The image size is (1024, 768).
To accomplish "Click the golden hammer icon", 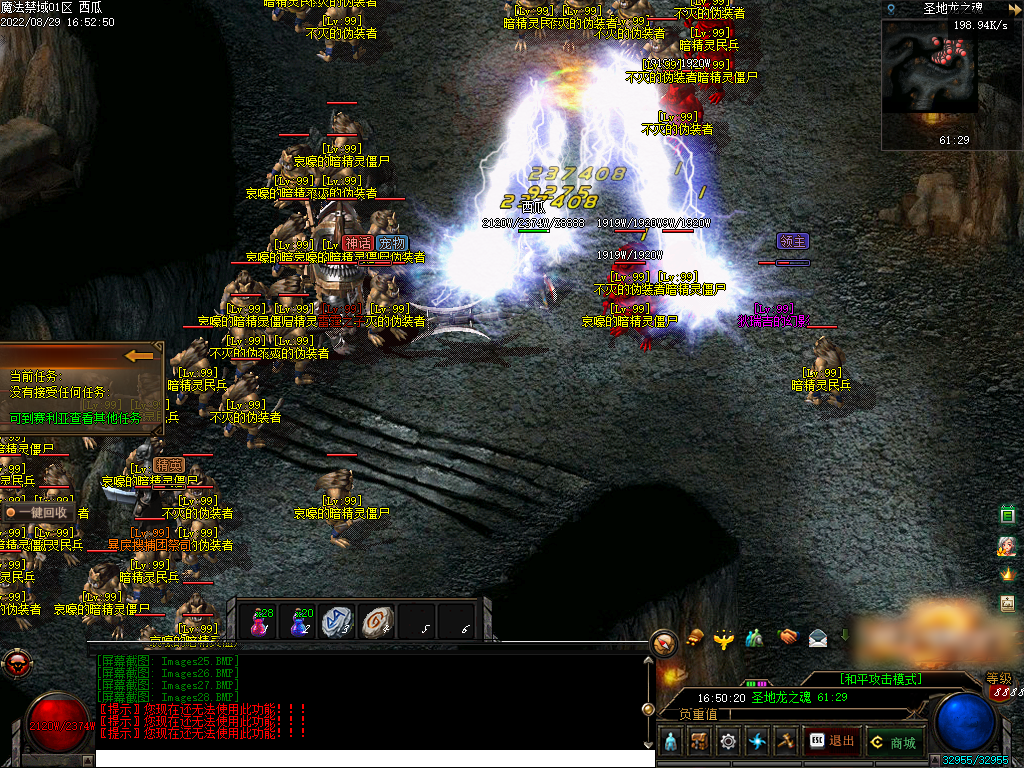I will click(x=785, y=741).
